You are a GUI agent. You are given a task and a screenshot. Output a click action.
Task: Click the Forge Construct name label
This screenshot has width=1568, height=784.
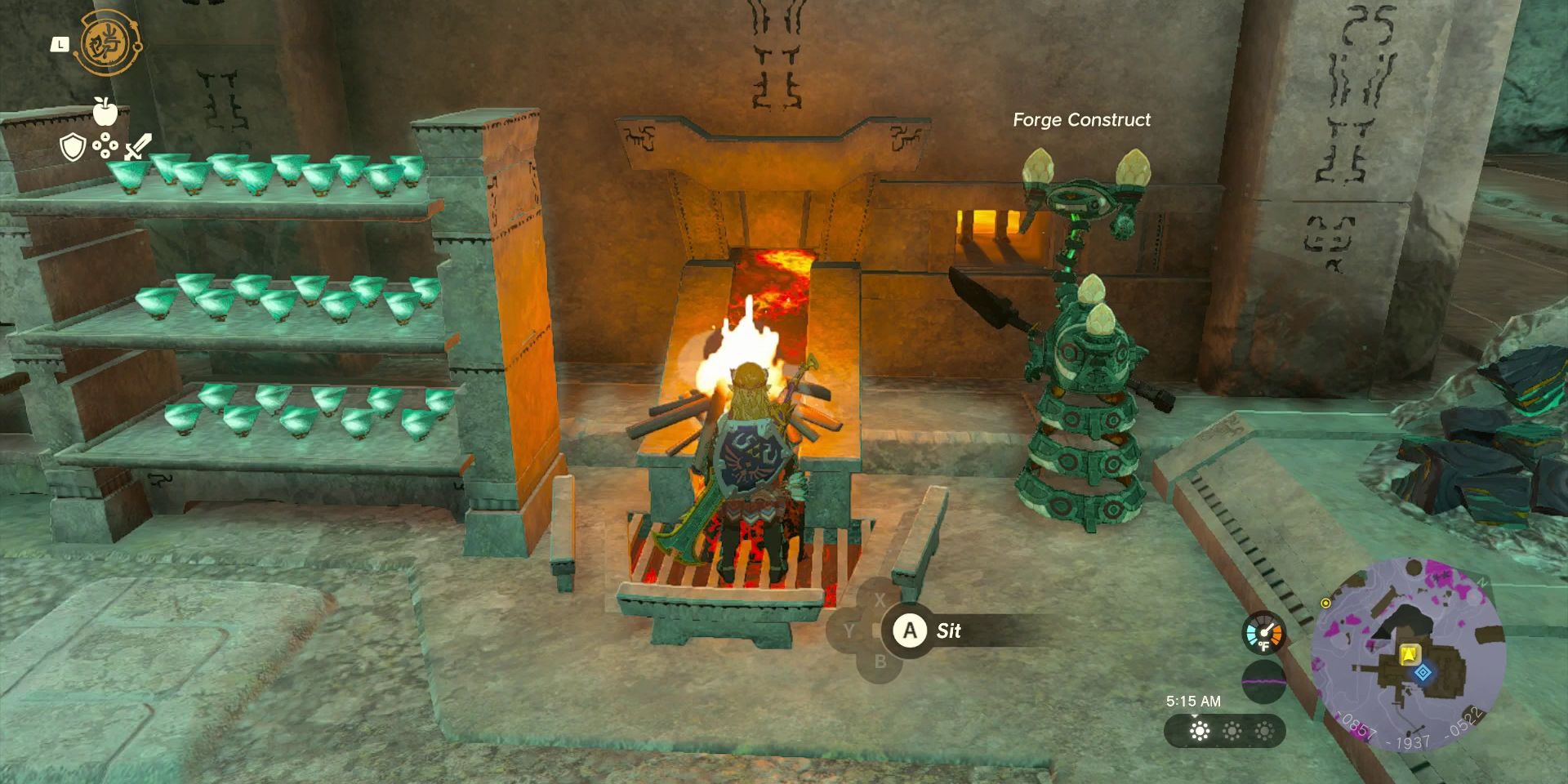coord(1080,120)
